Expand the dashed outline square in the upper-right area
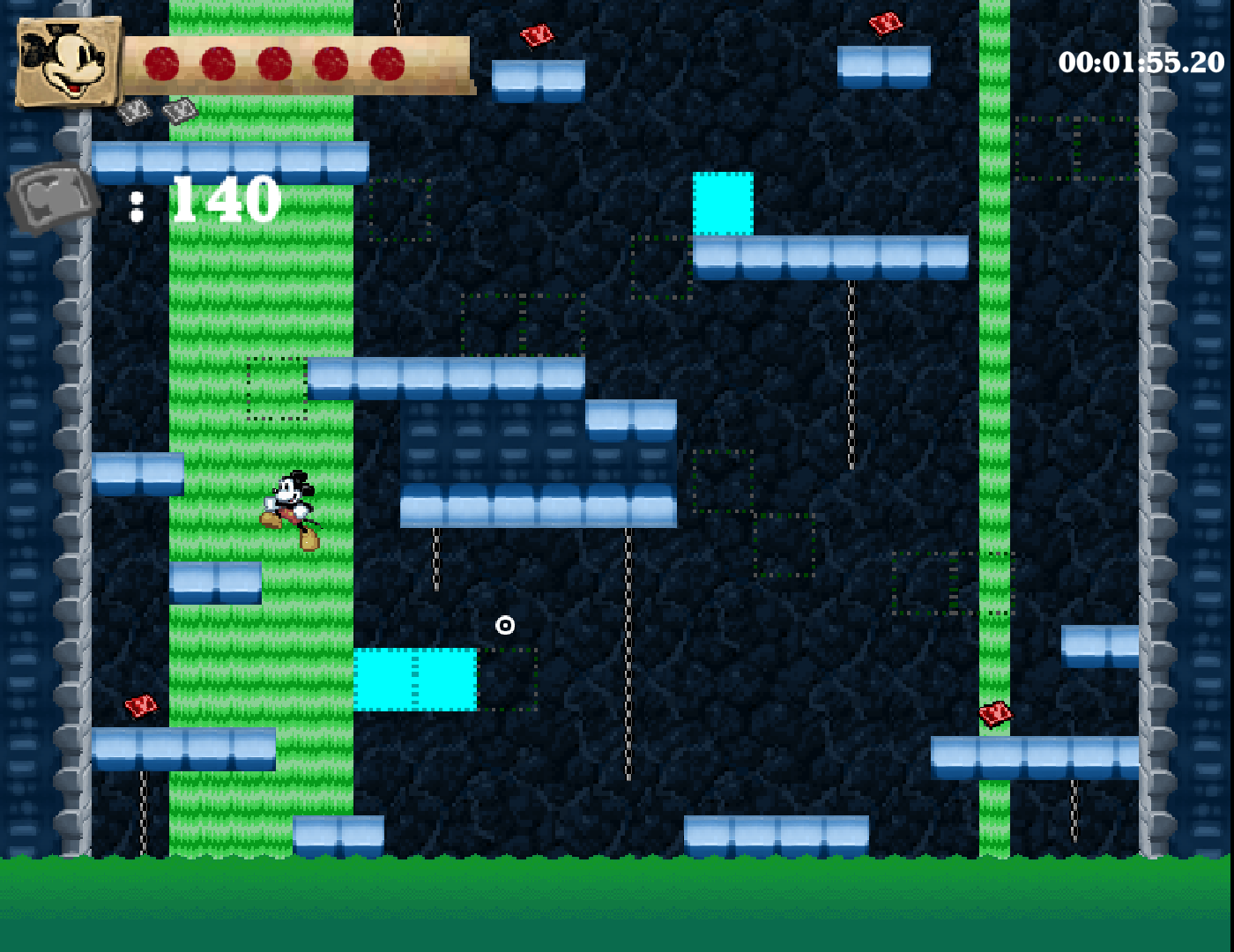 point(1075,150)
